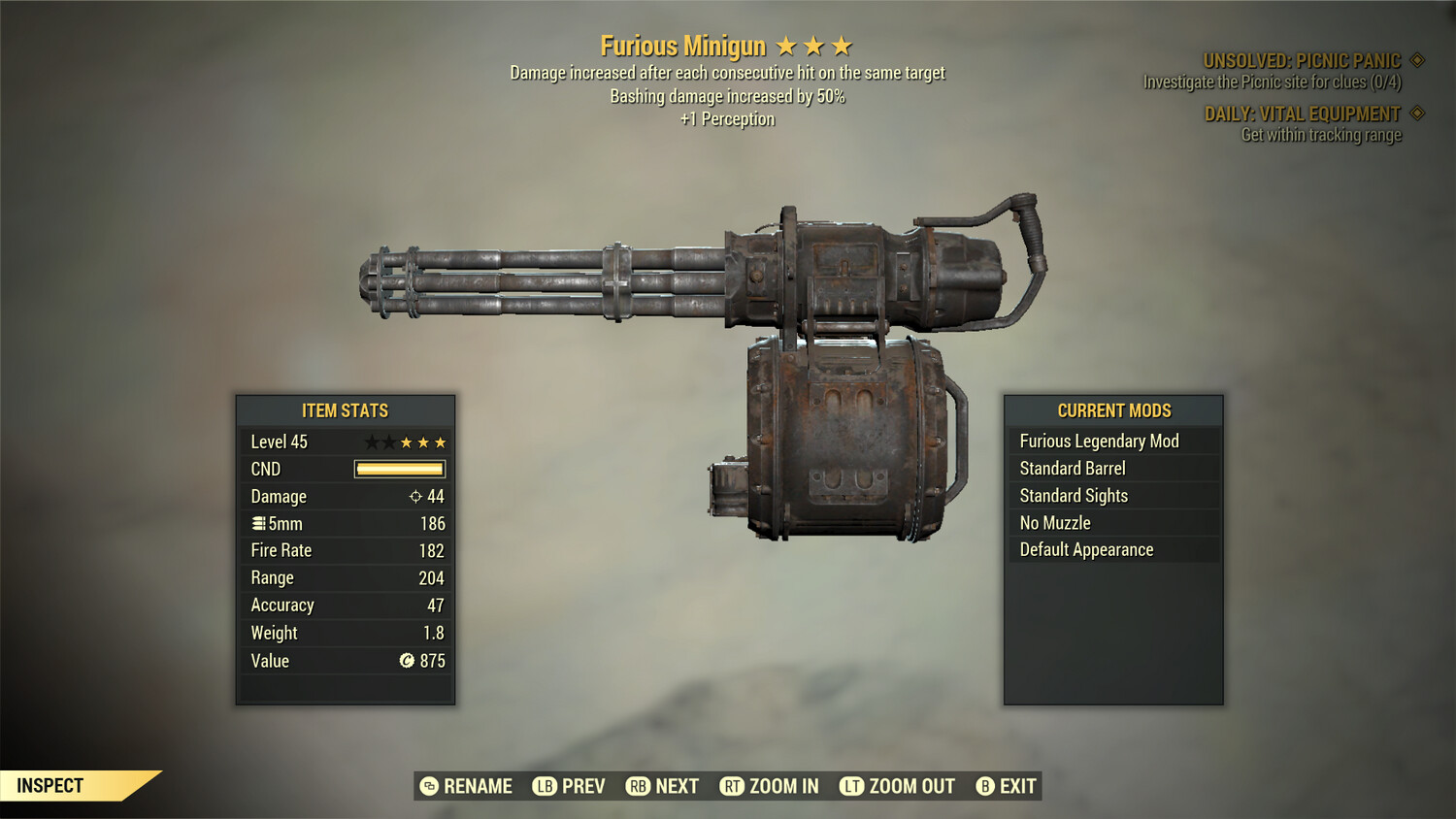Viewport: 1456px width, 819px height.
Task: Toggle the third star in the Furious Minigun title
Action: tap(842, 45)
